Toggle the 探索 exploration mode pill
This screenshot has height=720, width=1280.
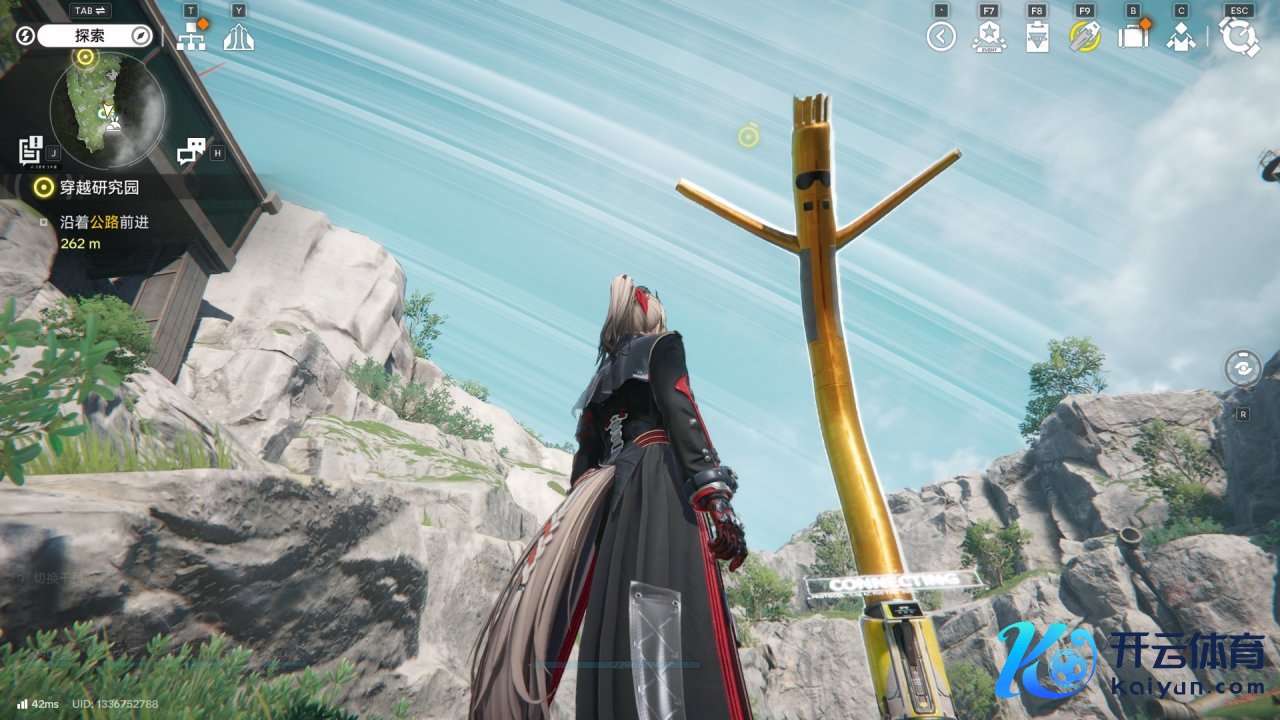point(95,36)
